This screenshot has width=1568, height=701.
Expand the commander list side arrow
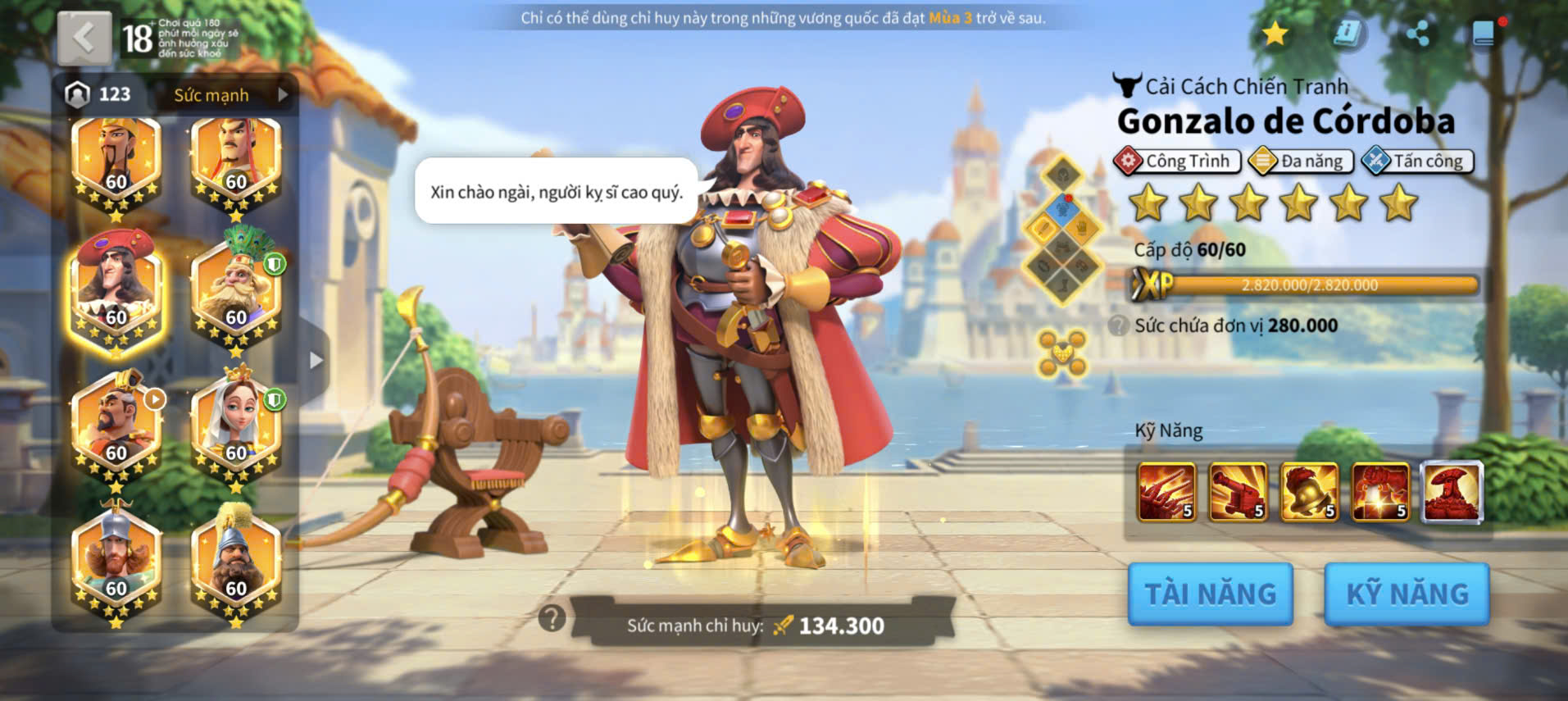click(316, 360)
